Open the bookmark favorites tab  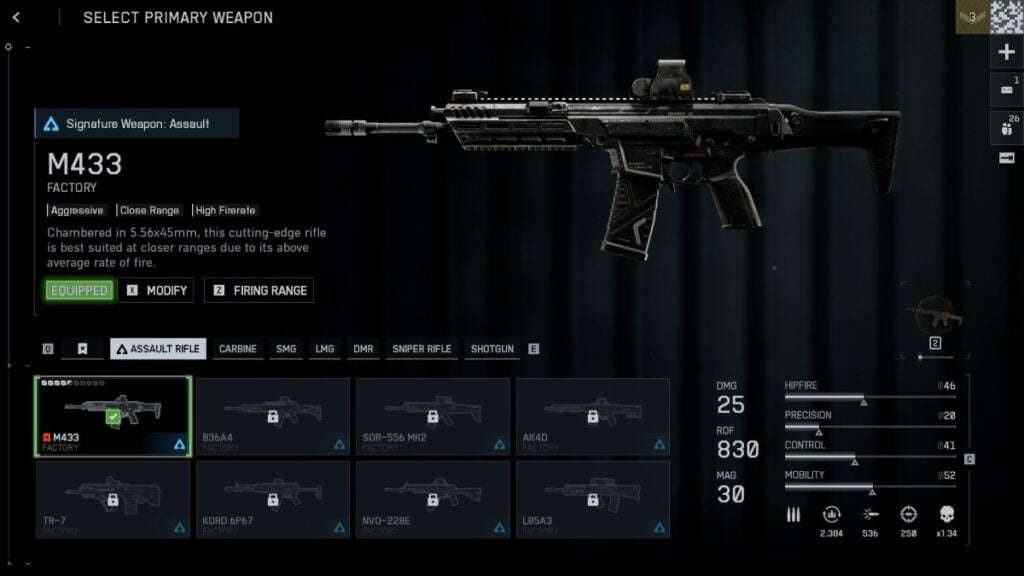point(83,349)
